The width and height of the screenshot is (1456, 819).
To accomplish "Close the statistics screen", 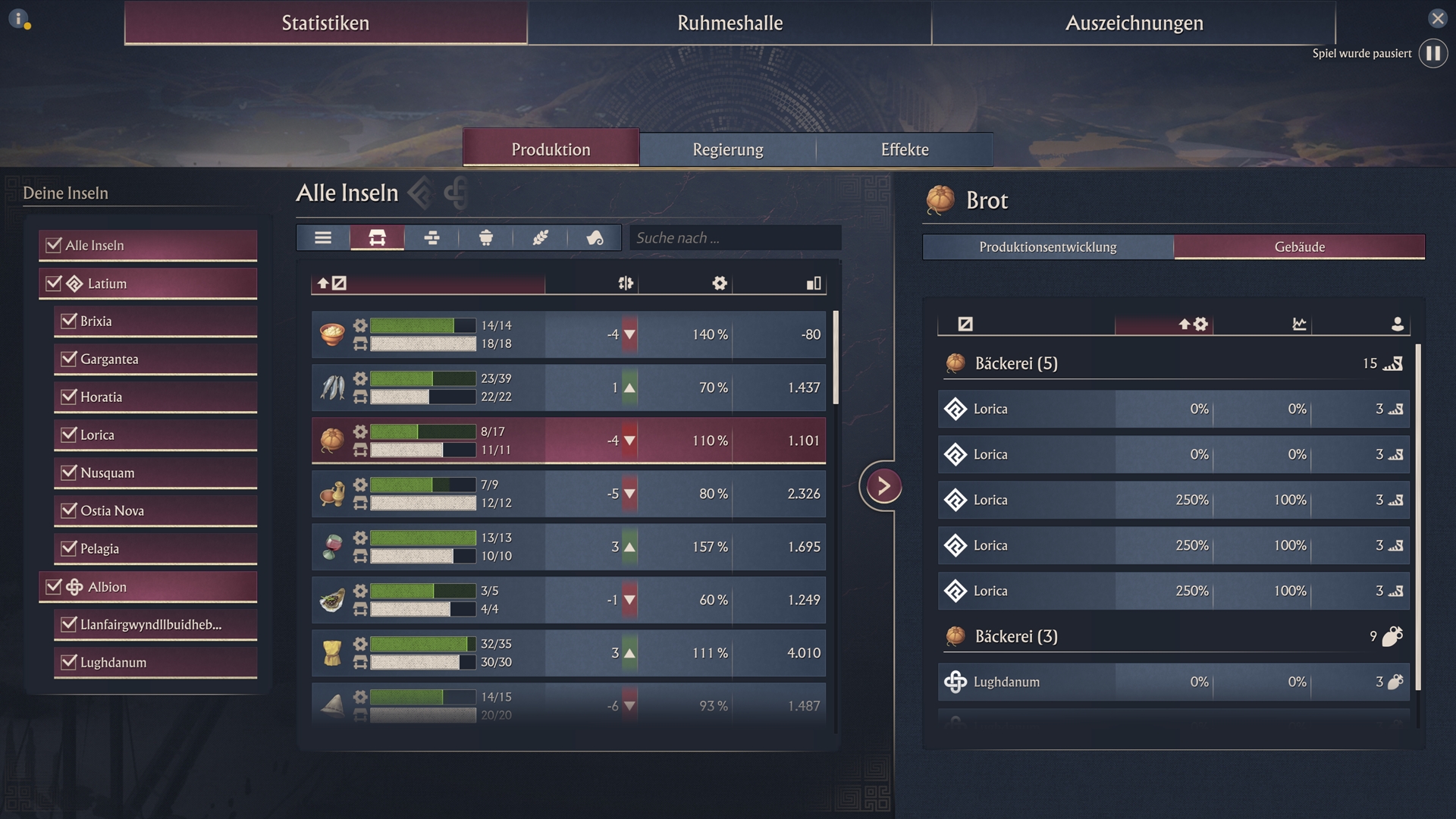I will coord(1437,18).
